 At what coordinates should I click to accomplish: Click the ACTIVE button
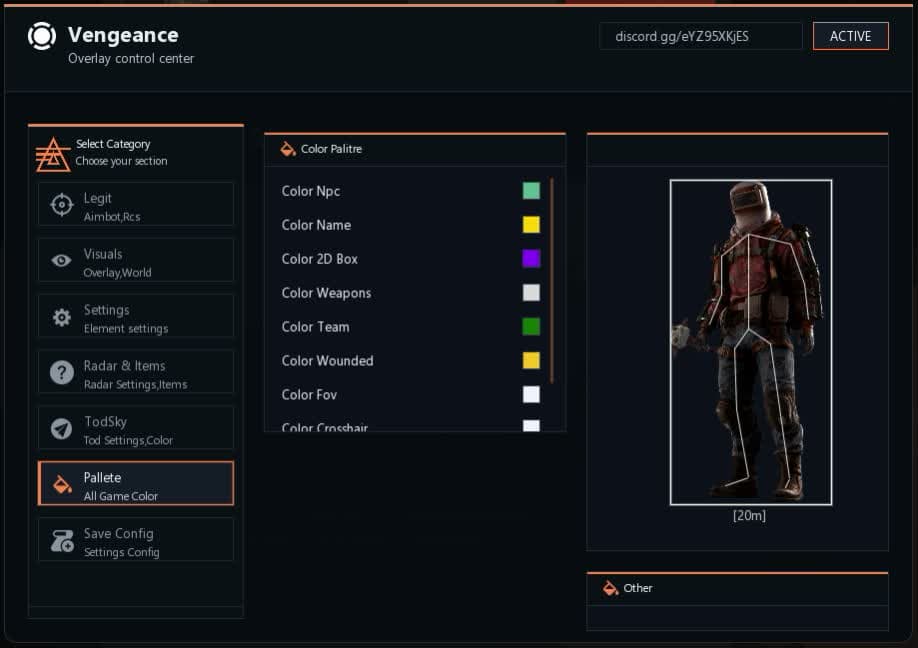pos(850,36)
